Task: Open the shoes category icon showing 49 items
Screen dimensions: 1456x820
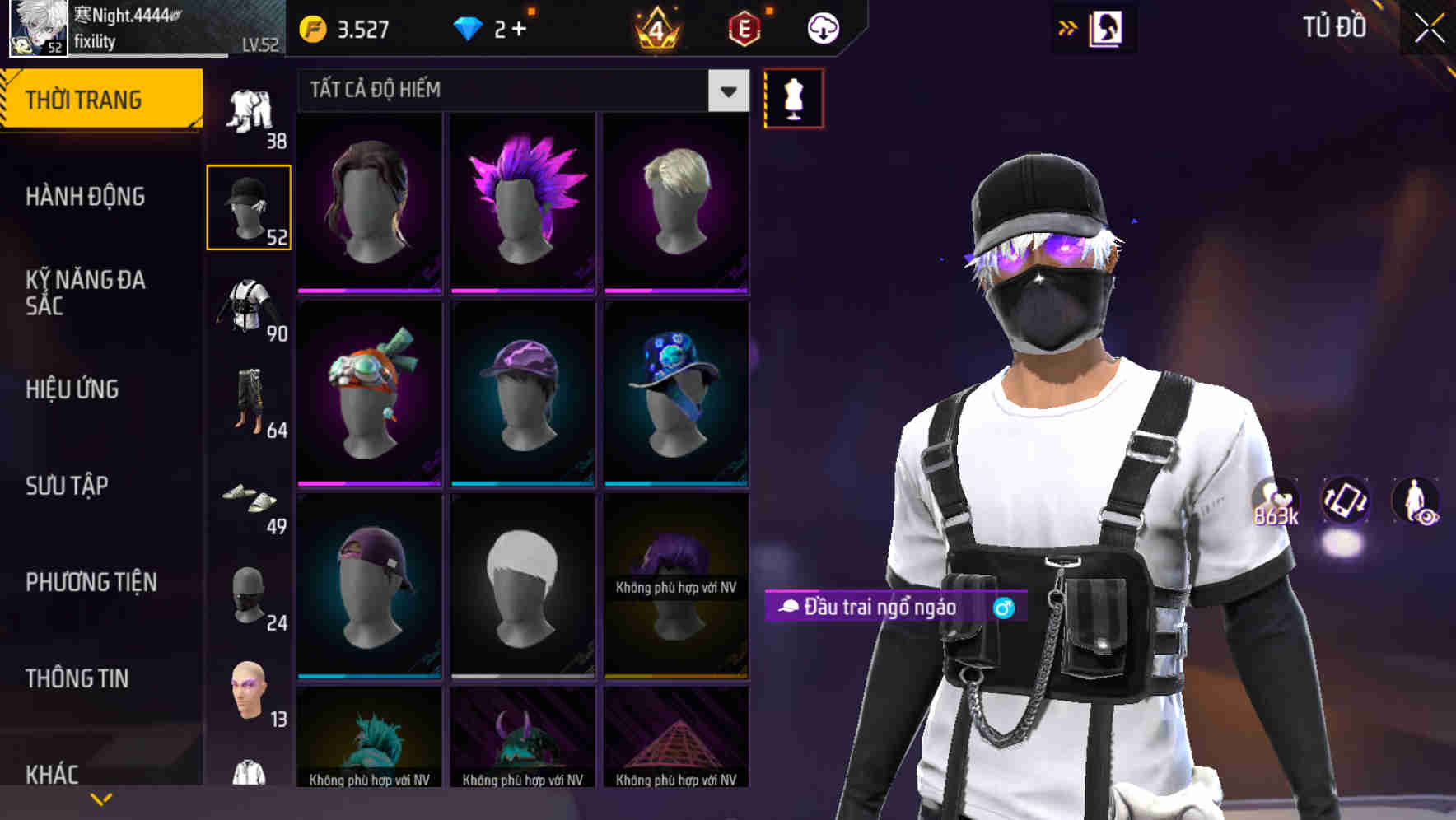Action: click(x=250, y=502)
